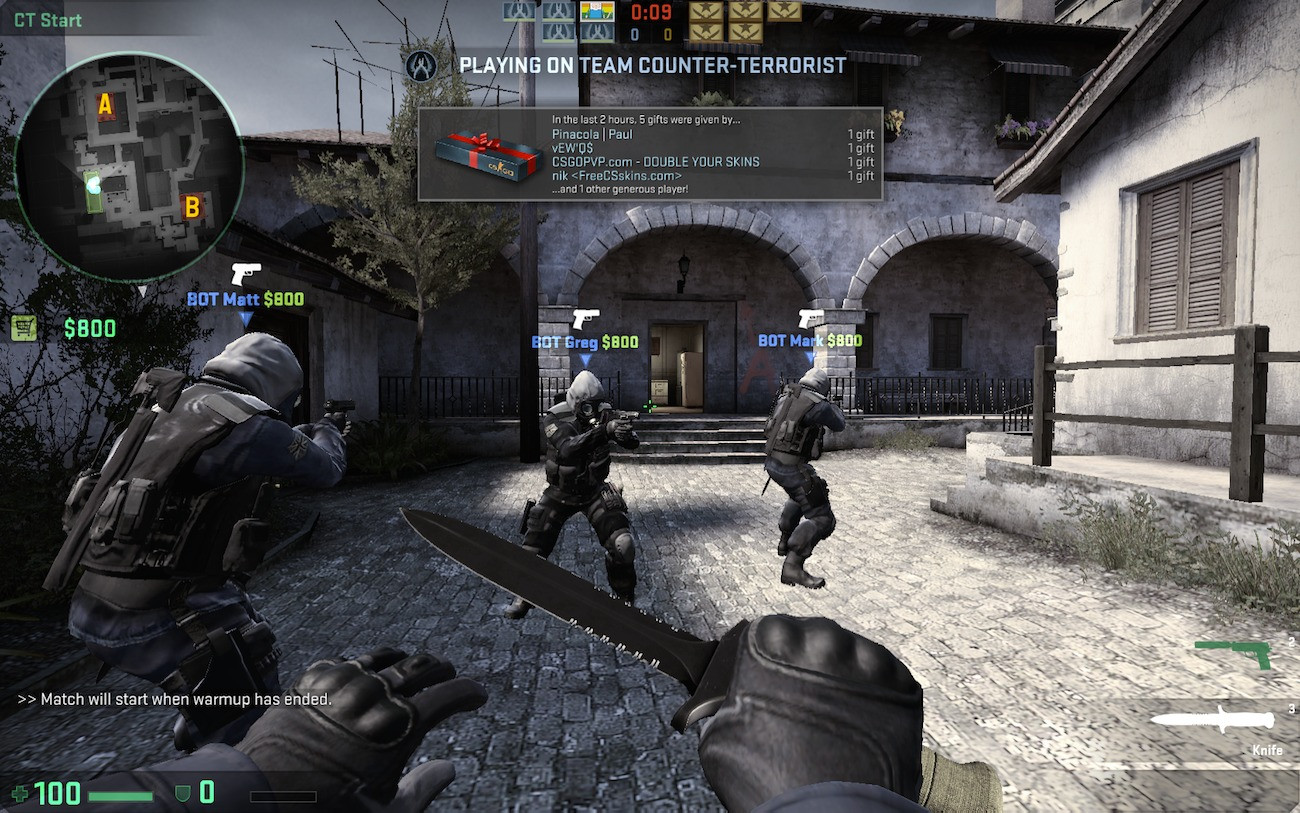Screen dimensions: 1300x813
Task: Click the BOT Matt name tag
Action: [223, 299]
